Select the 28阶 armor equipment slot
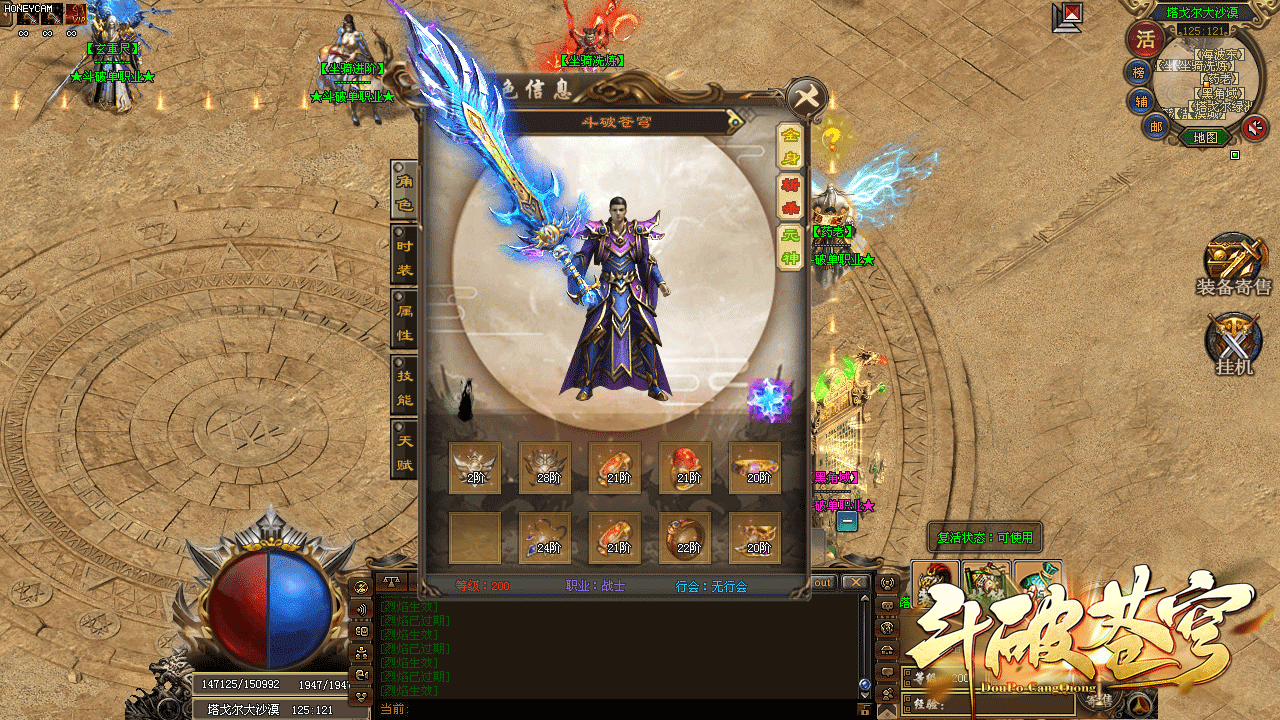 click(x=545, y=468)
